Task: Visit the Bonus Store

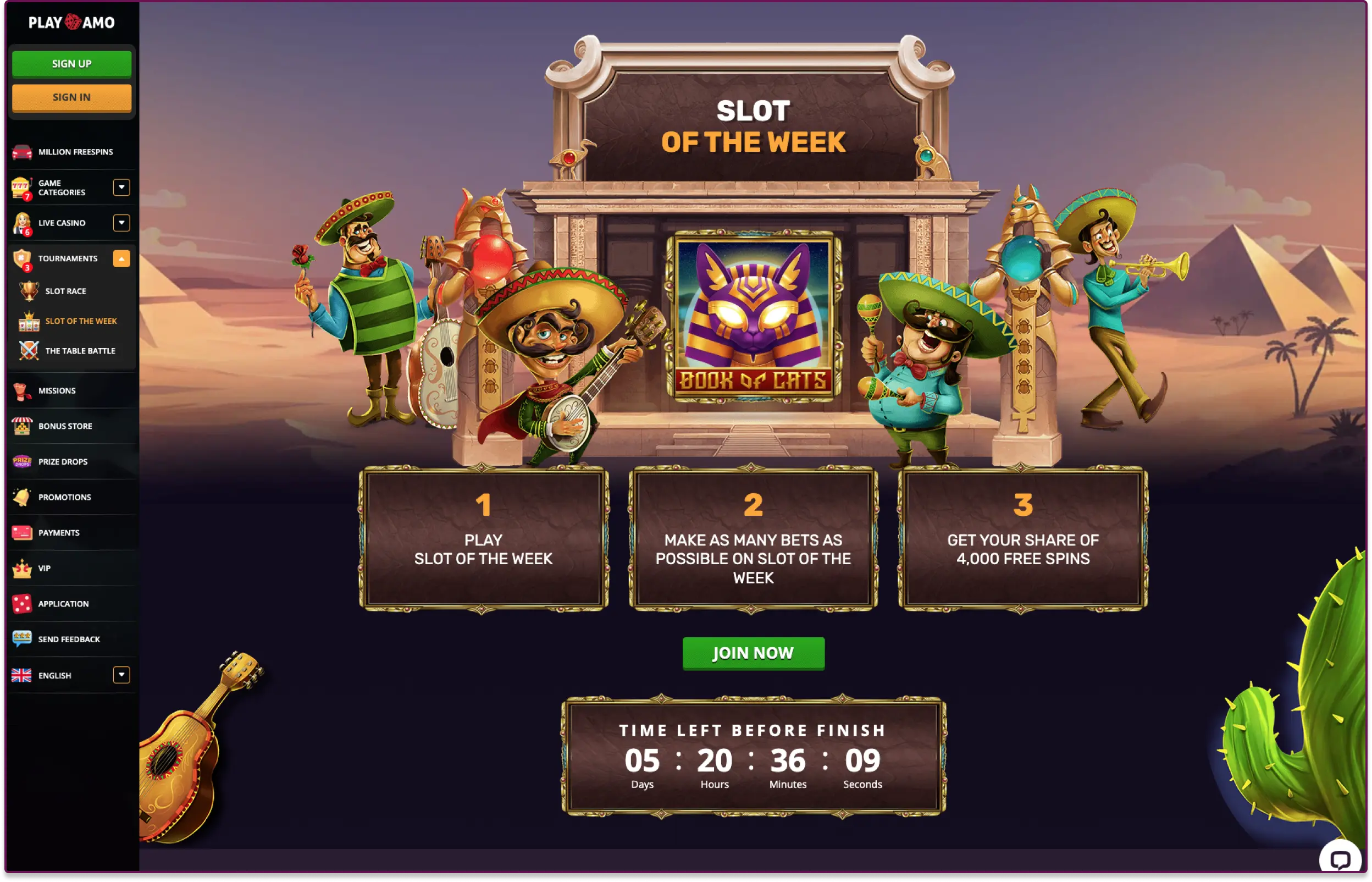Action: 65,426
